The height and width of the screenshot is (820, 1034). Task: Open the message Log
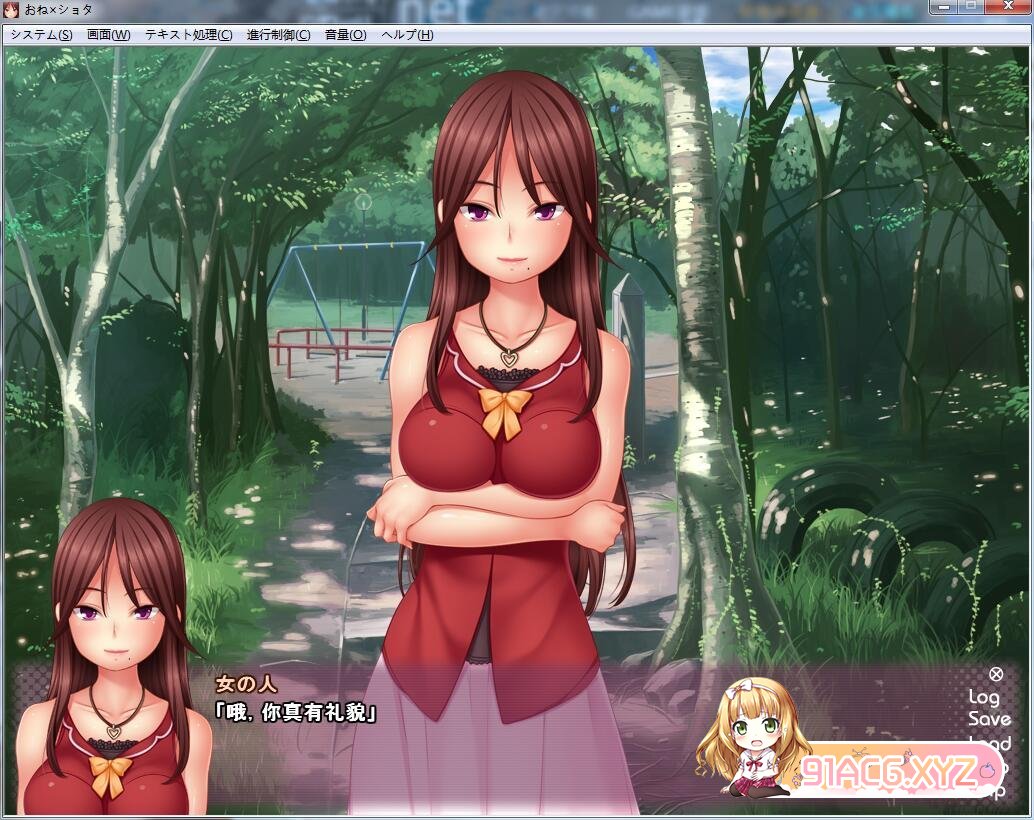click(984, 697)
